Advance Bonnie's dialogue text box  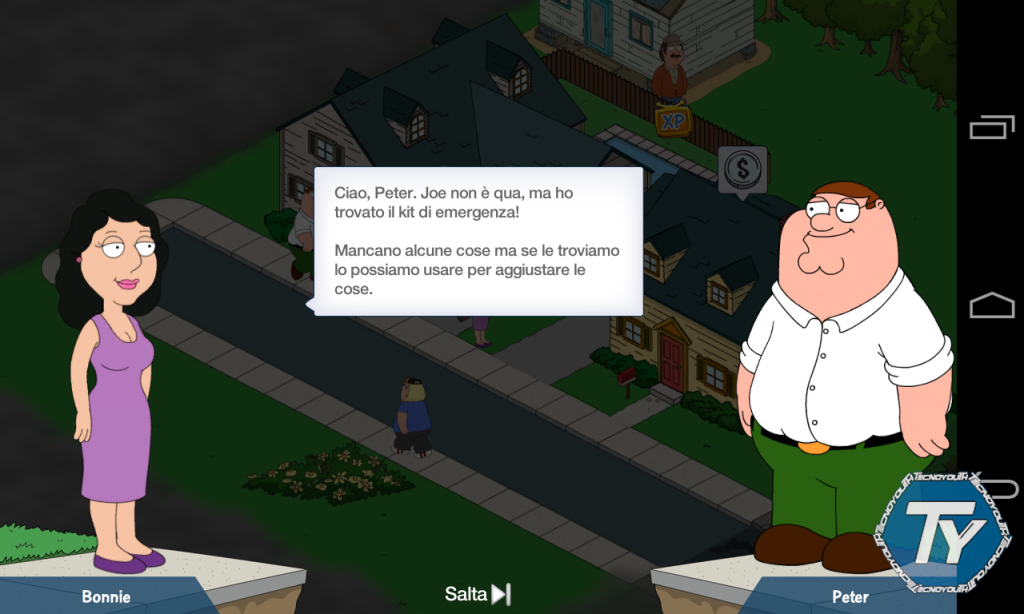coord(478,241)
